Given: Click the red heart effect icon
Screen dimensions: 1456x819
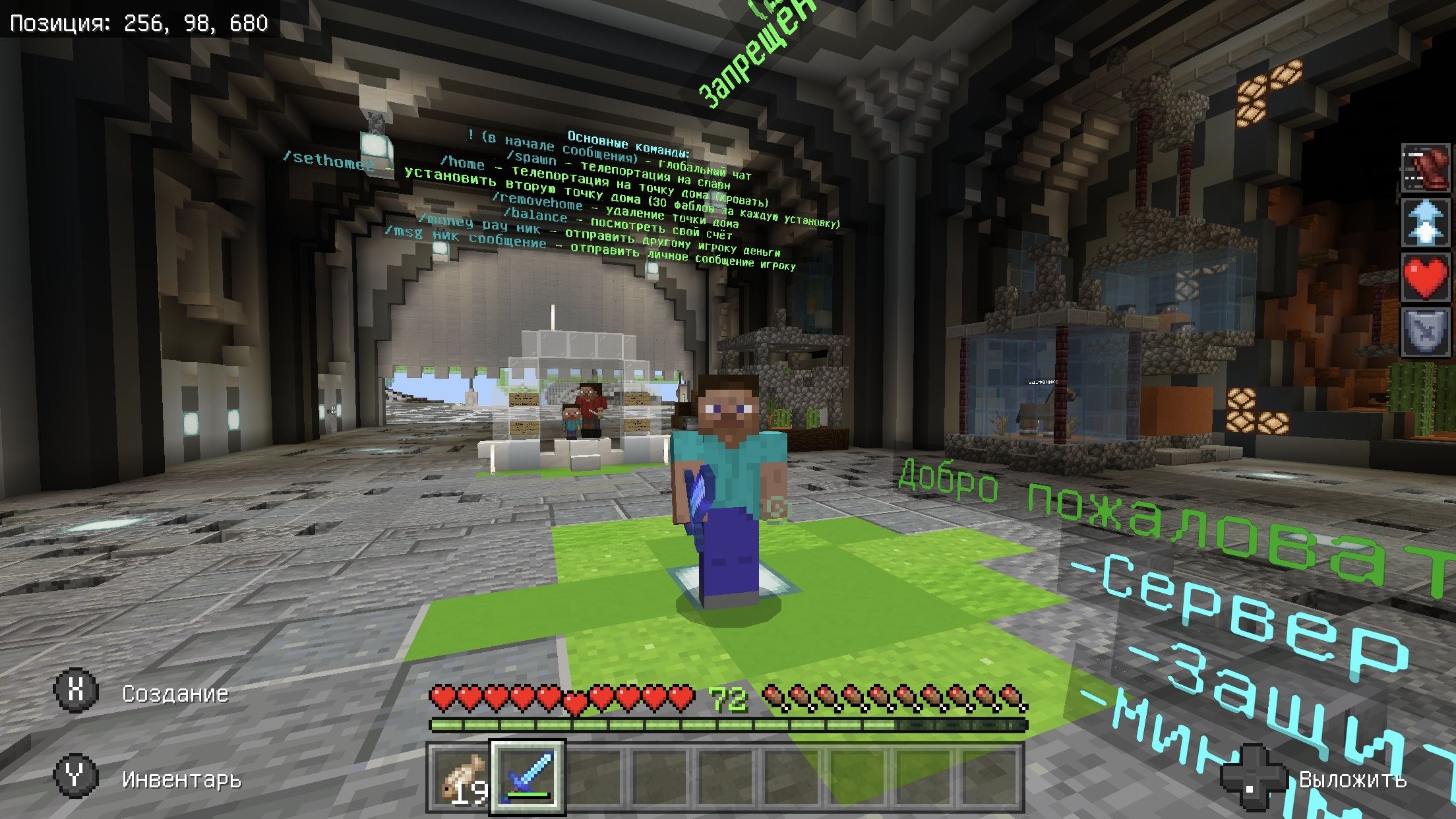Looking at the screenshot, I should (1426, 276).
